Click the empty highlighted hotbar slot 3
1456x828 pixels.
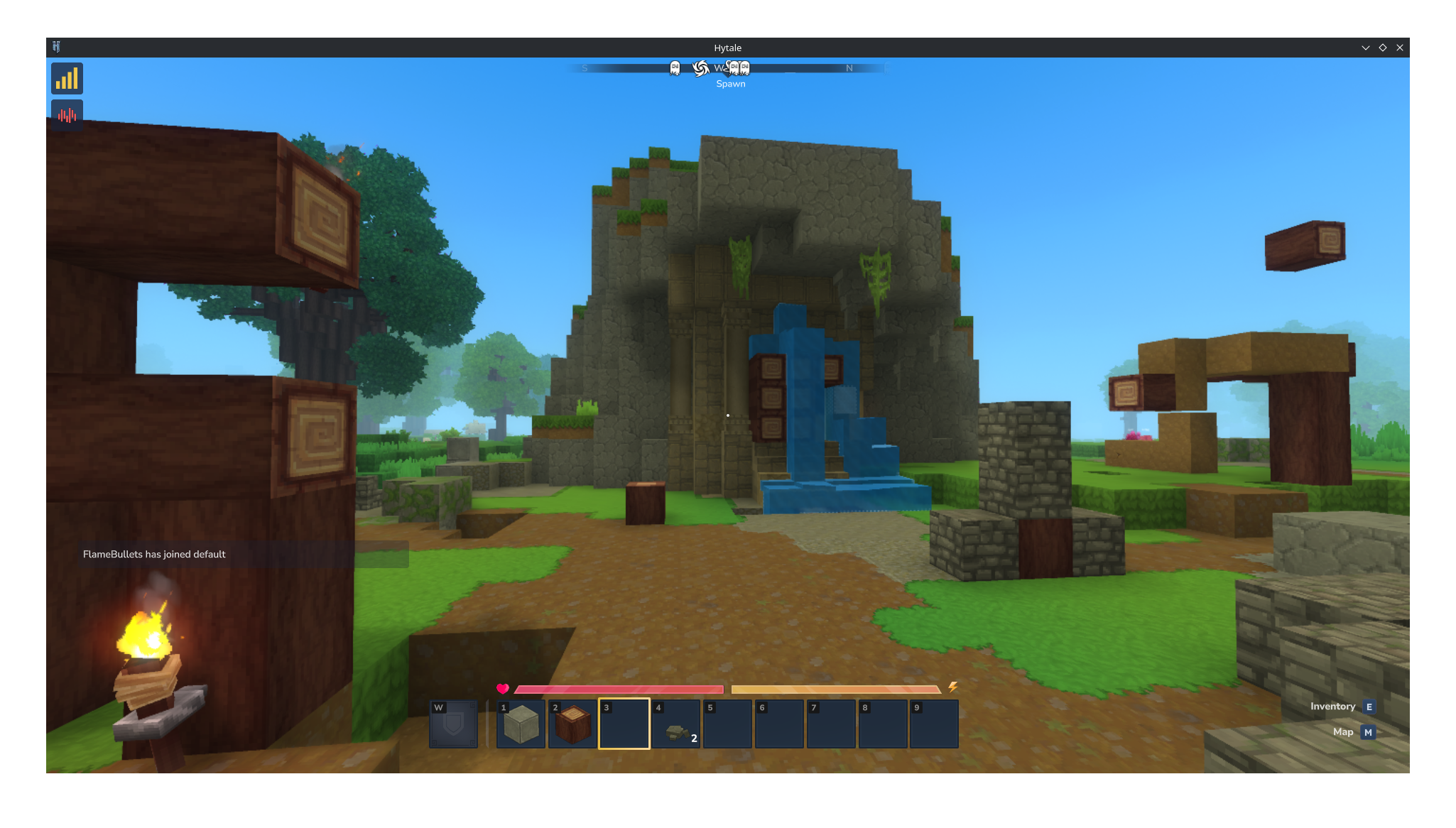coord(624,724)
